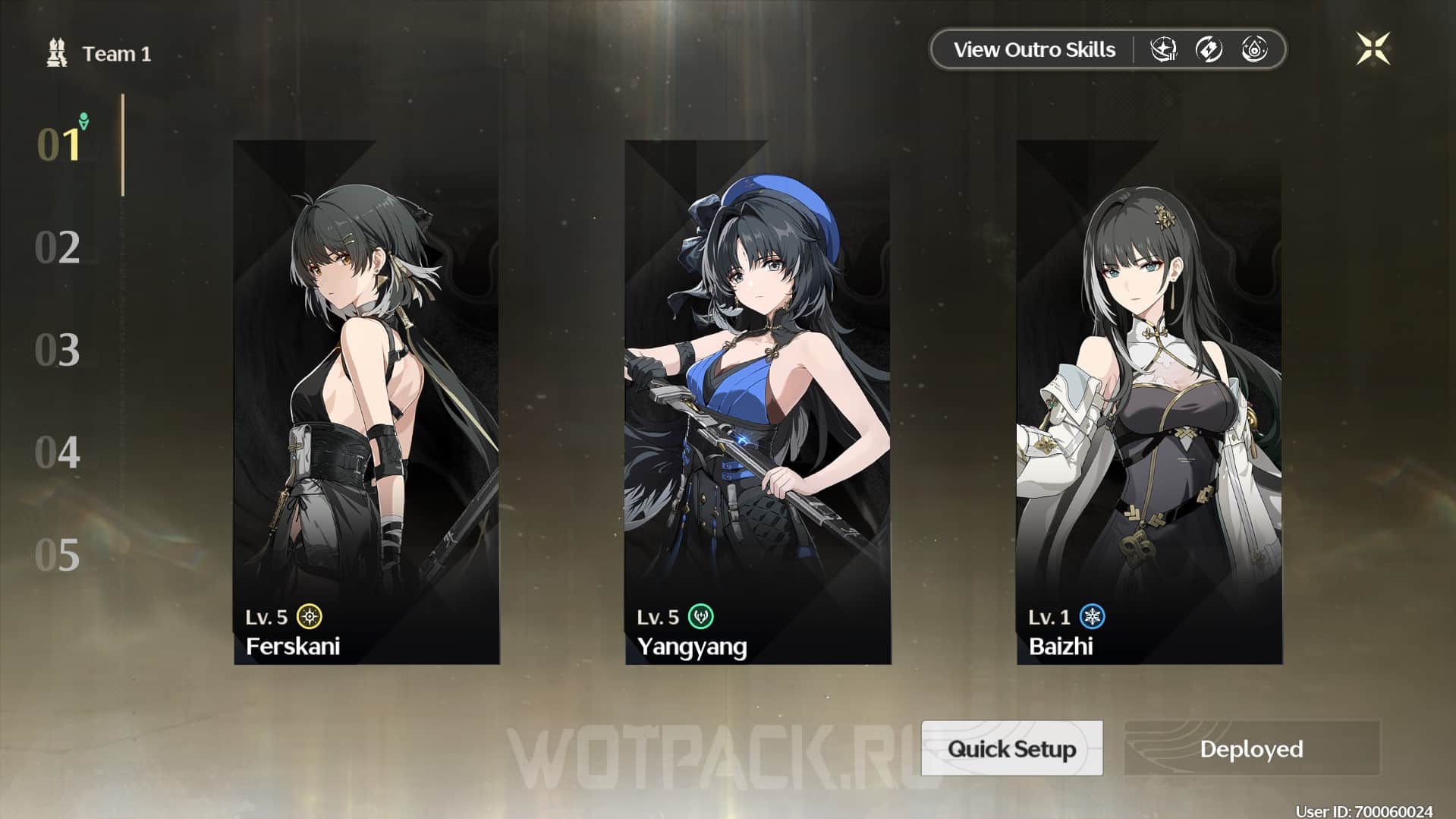Select the Ferskani character card
The width and height of the screenshot is (1456, 819).
[x=366, y=402]
